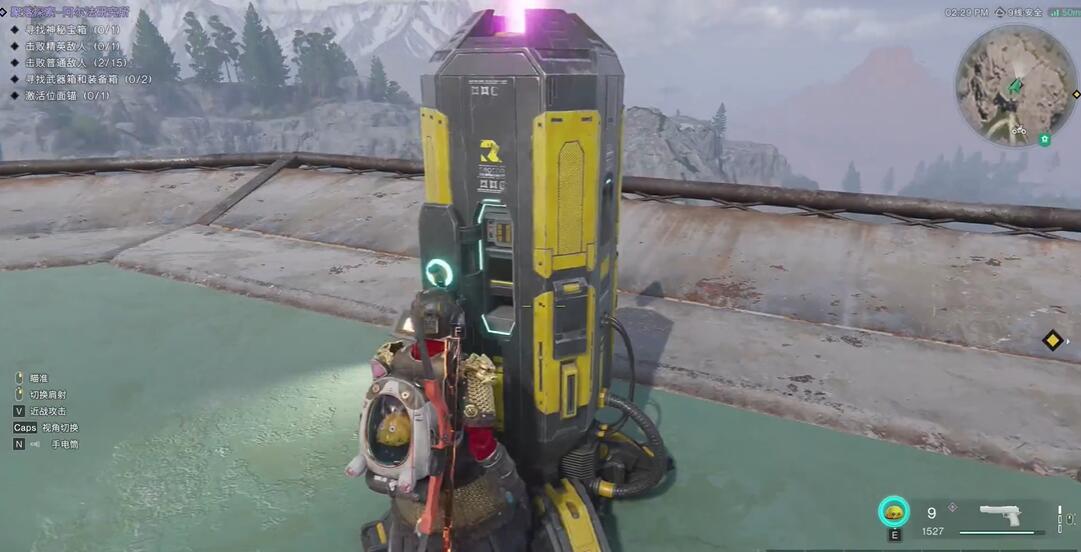Open the circular minimap

[x=1015, y=86]
